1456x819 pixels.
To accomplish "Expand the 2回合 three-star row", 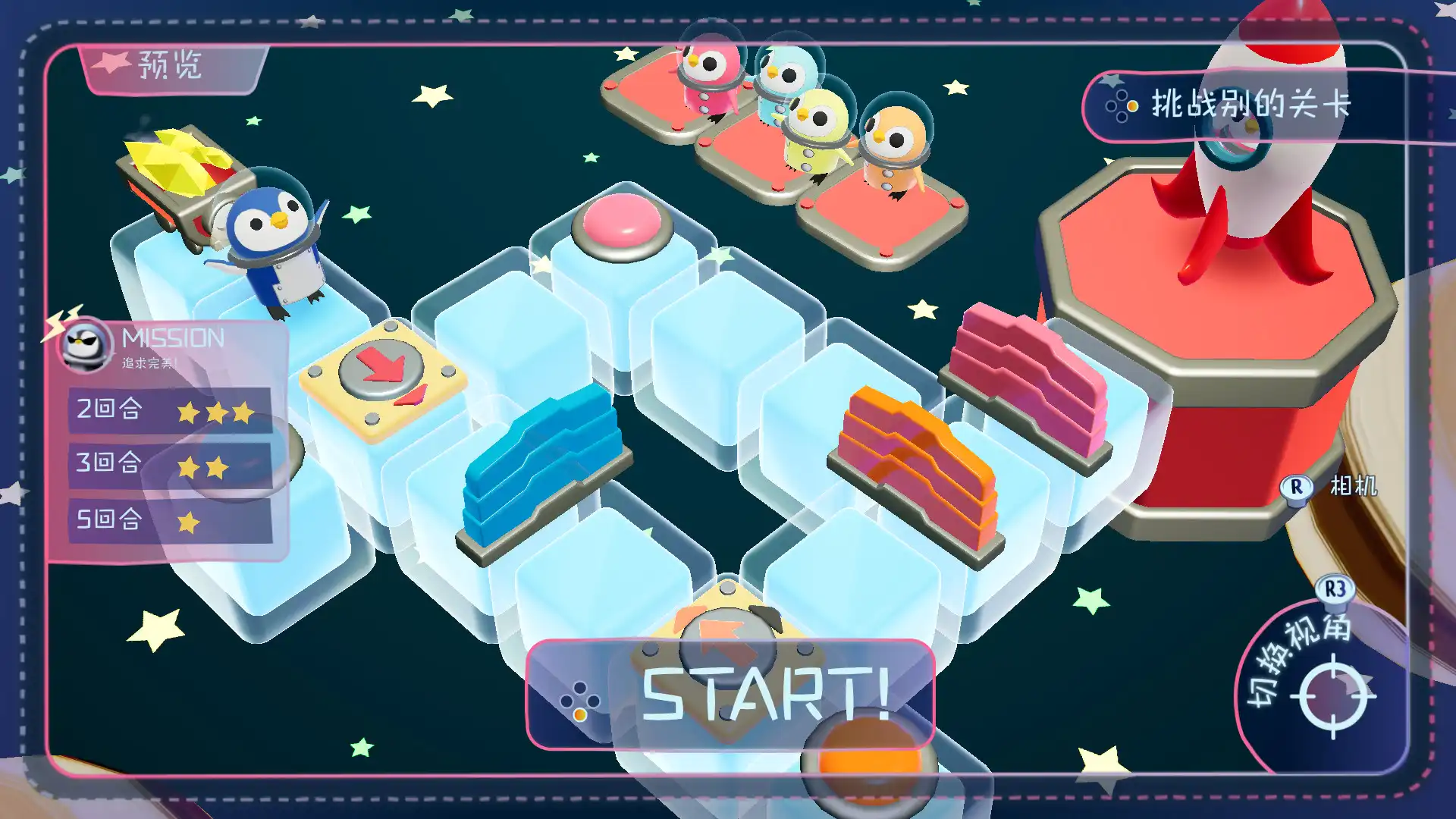I will coord(163,409).
